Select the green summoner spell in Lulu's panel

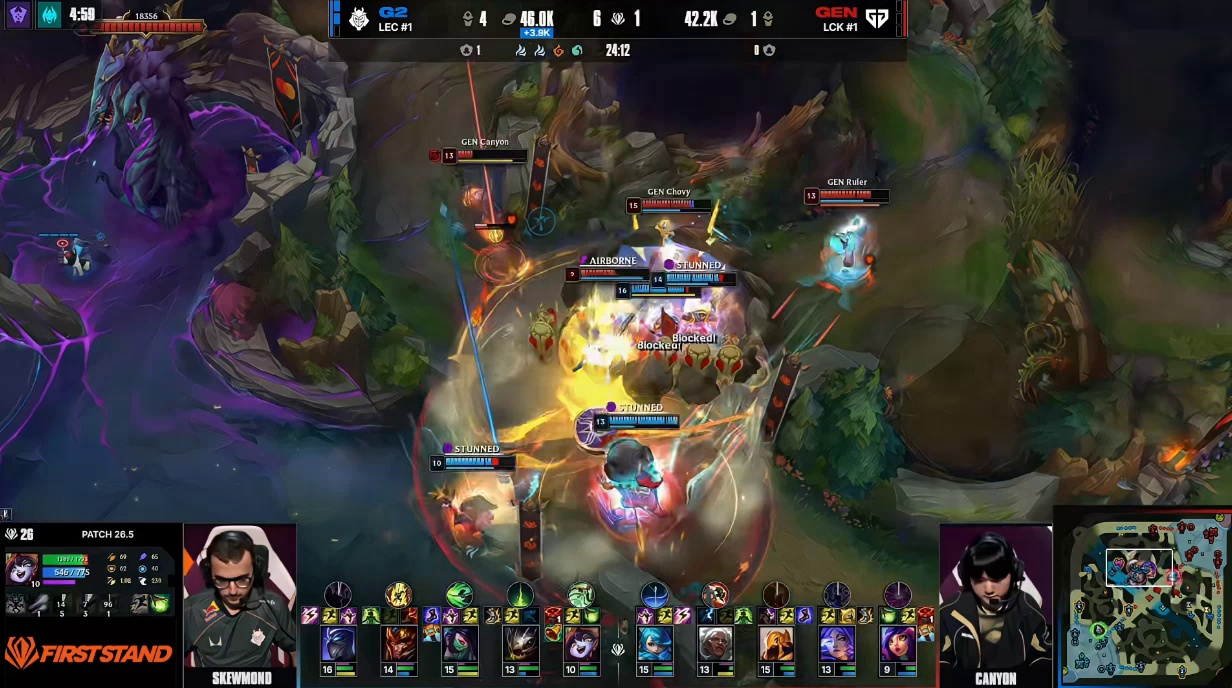tap(160, 603)
